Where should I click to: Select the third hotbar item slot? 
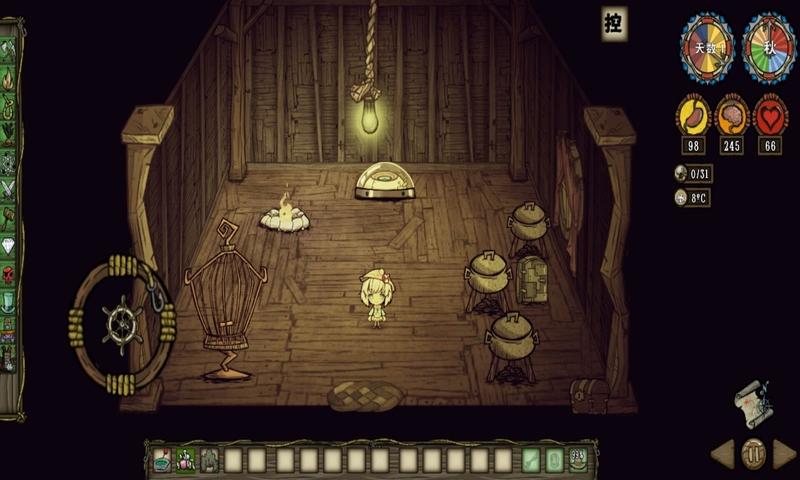[210, 460]
